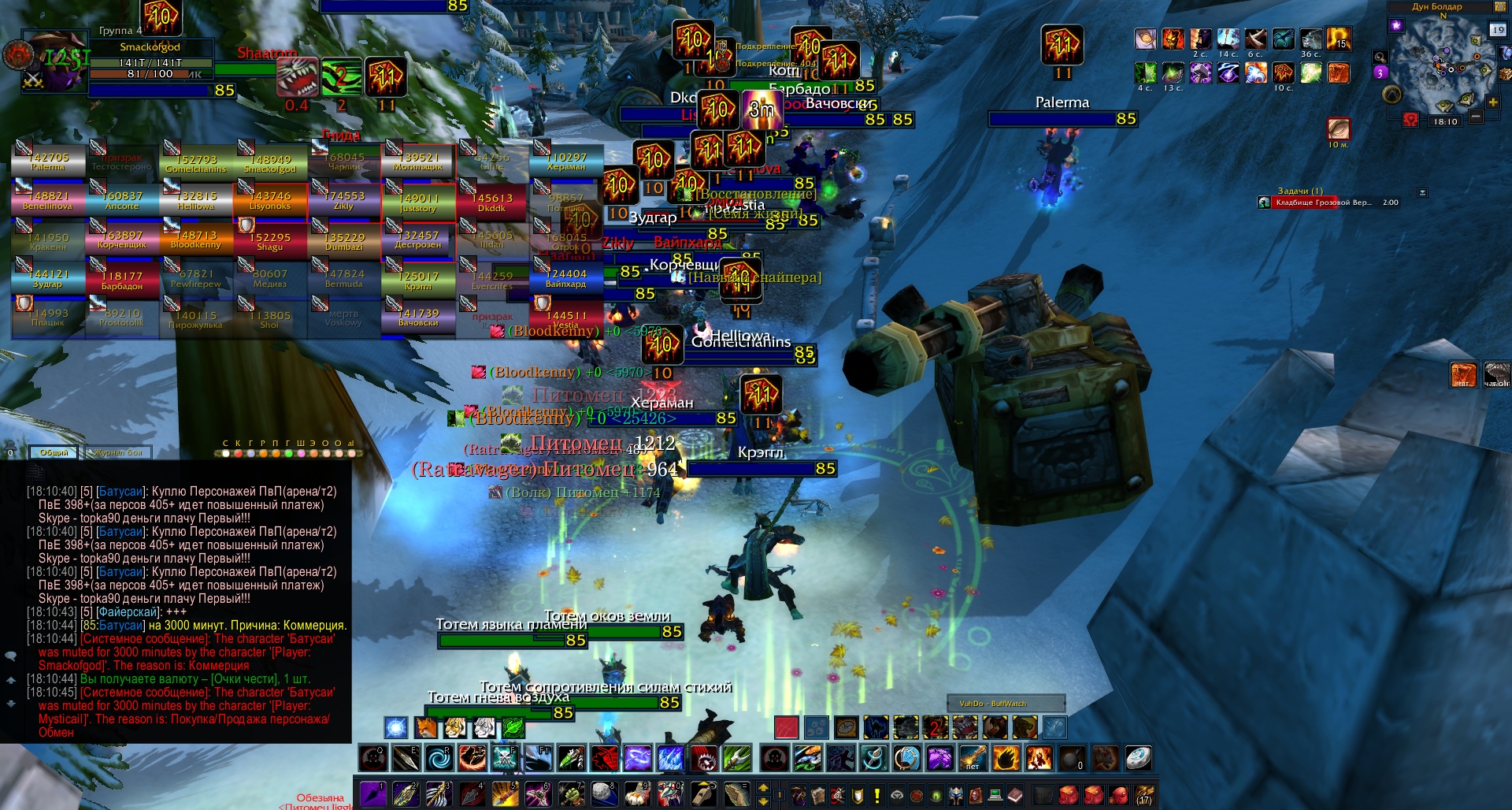Click the yellow exclamation mark micro button

pyautogui.click(x=877, y=795)
